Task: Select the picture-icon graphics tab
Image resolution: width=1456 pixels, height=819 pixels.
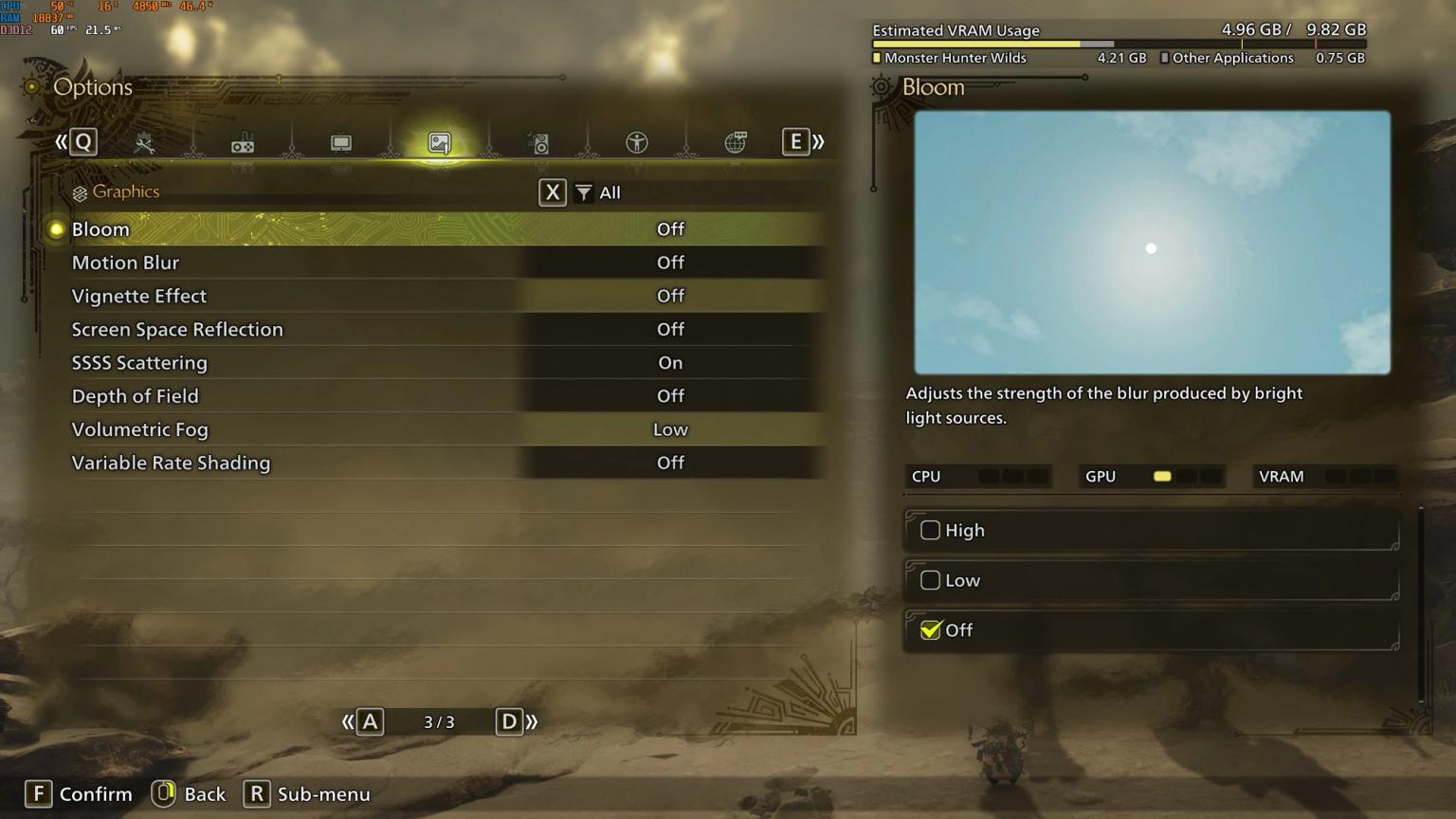Action: (440, 143)
